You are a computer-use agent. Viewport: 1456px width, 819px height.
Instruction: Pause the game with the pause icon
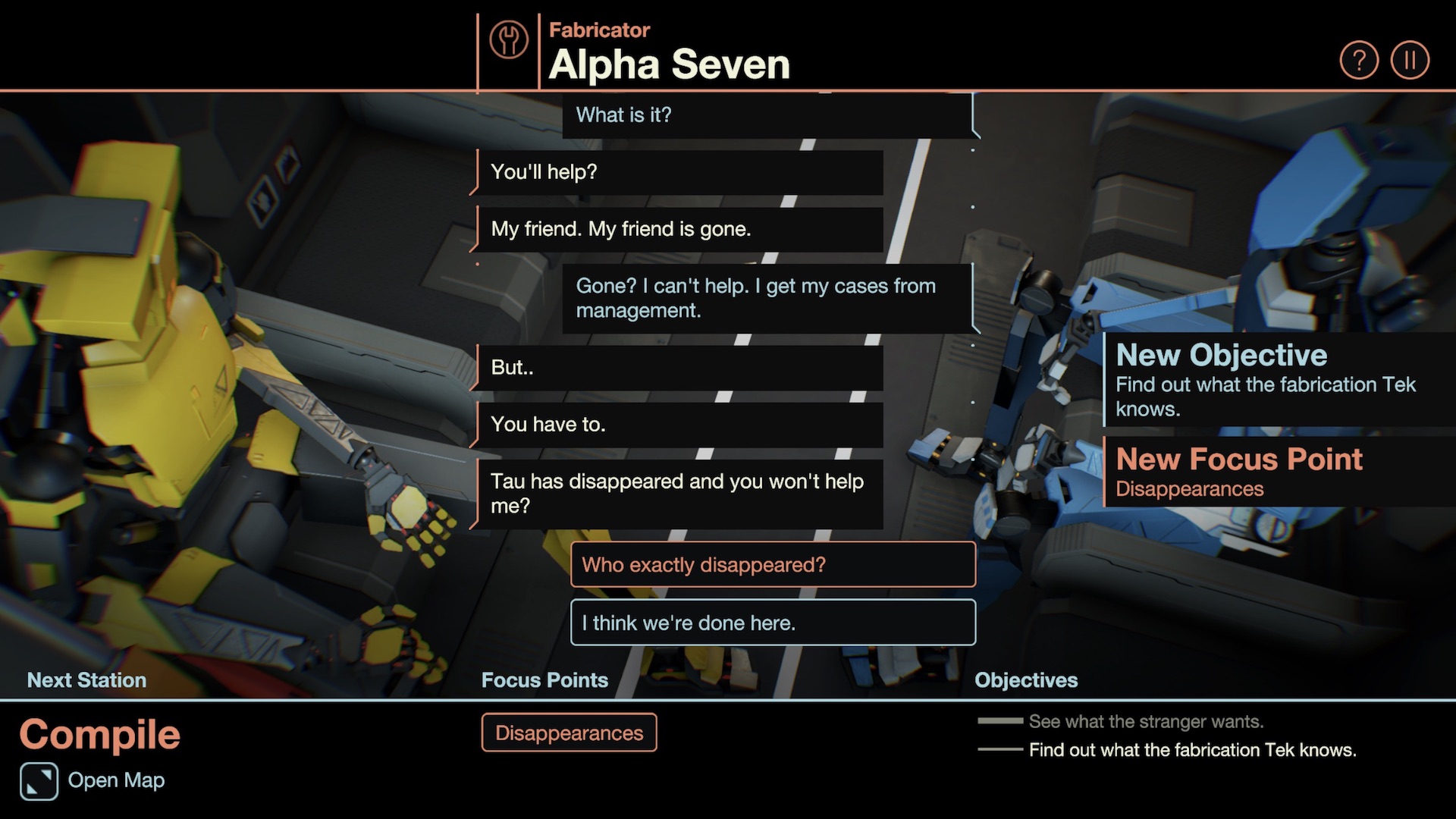[x=1410, y=58]
